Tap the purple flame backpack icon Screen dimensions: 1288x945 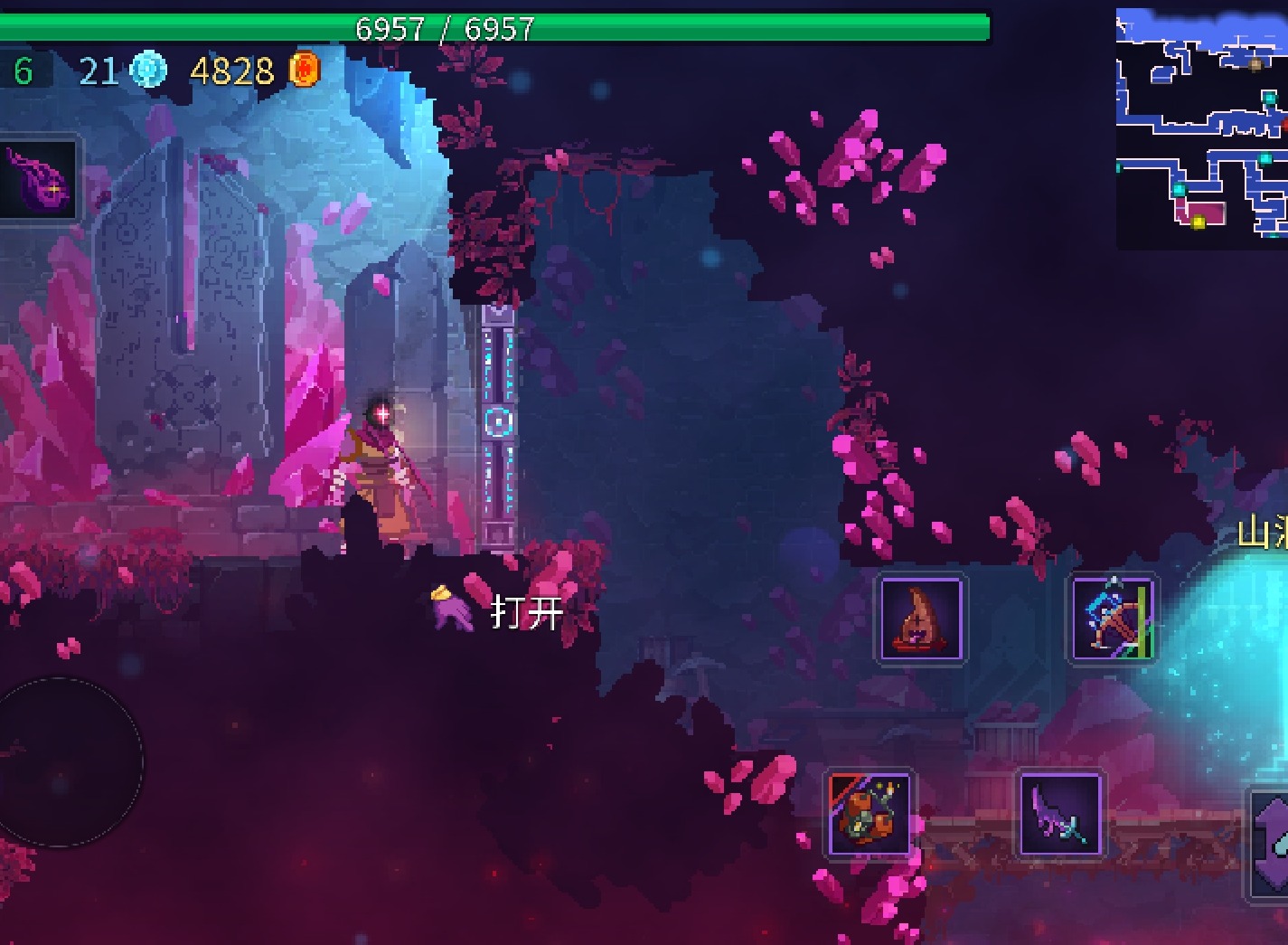click(38, 179)
